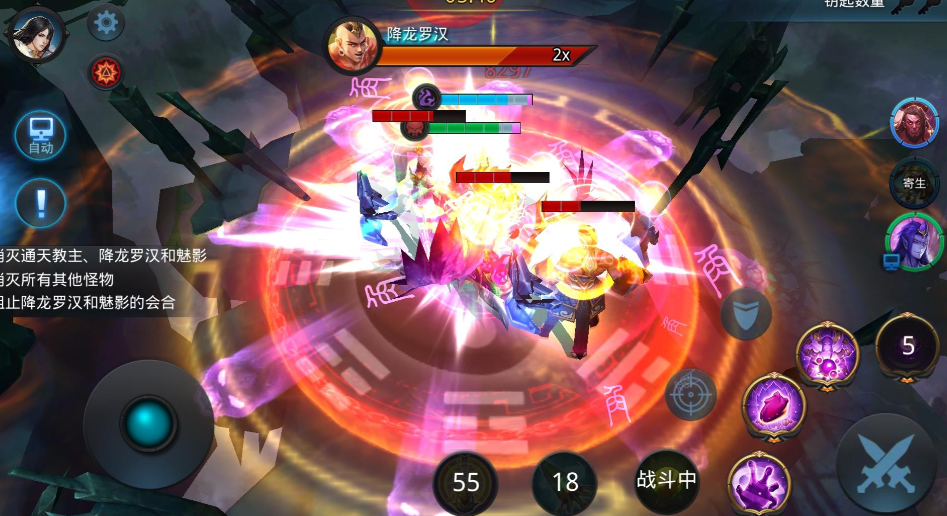The width and height of the screenshot is (947, 516).
Task: Select the skill on 5-second cooldown
Action: pos(907,346)
